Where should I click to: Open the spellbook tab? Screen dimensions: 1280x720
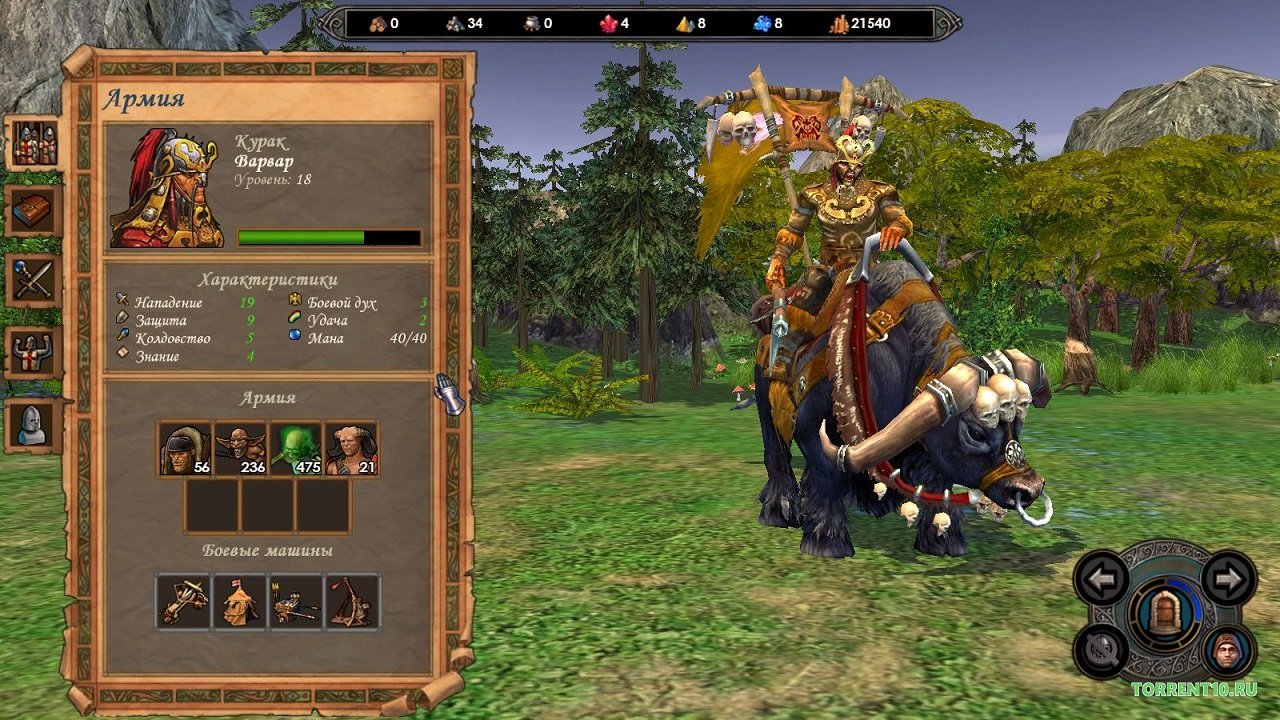(x=35, y=211)
